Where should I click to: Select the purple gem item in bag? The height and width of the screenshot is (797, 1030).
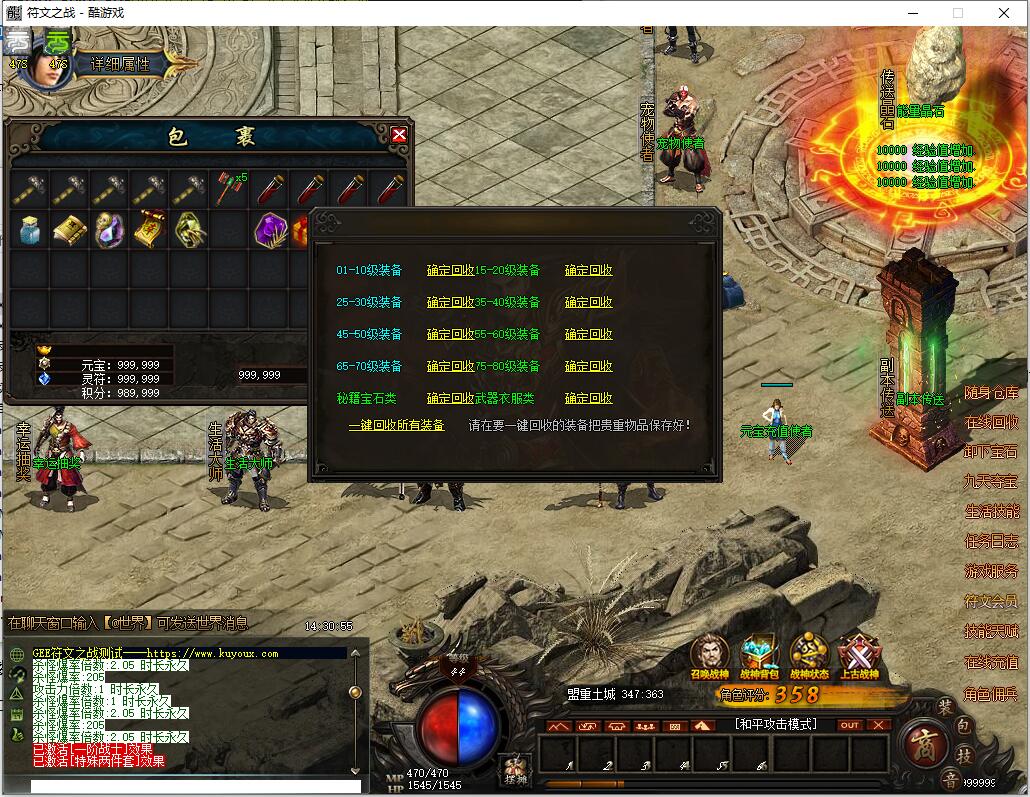[269, 230]
